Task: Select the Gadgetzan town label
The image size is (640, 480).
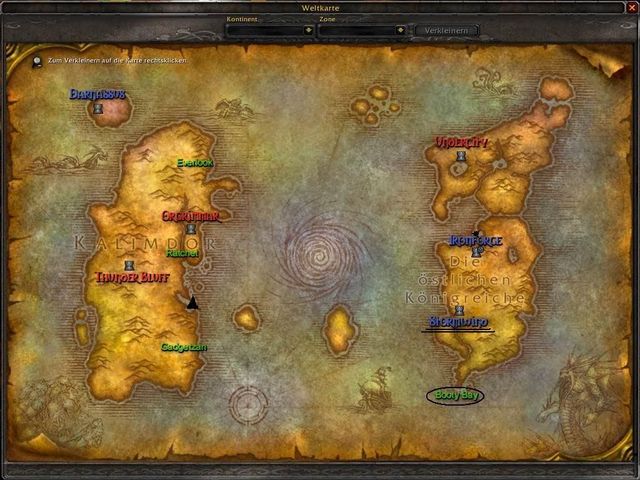Action: [184, 347]
